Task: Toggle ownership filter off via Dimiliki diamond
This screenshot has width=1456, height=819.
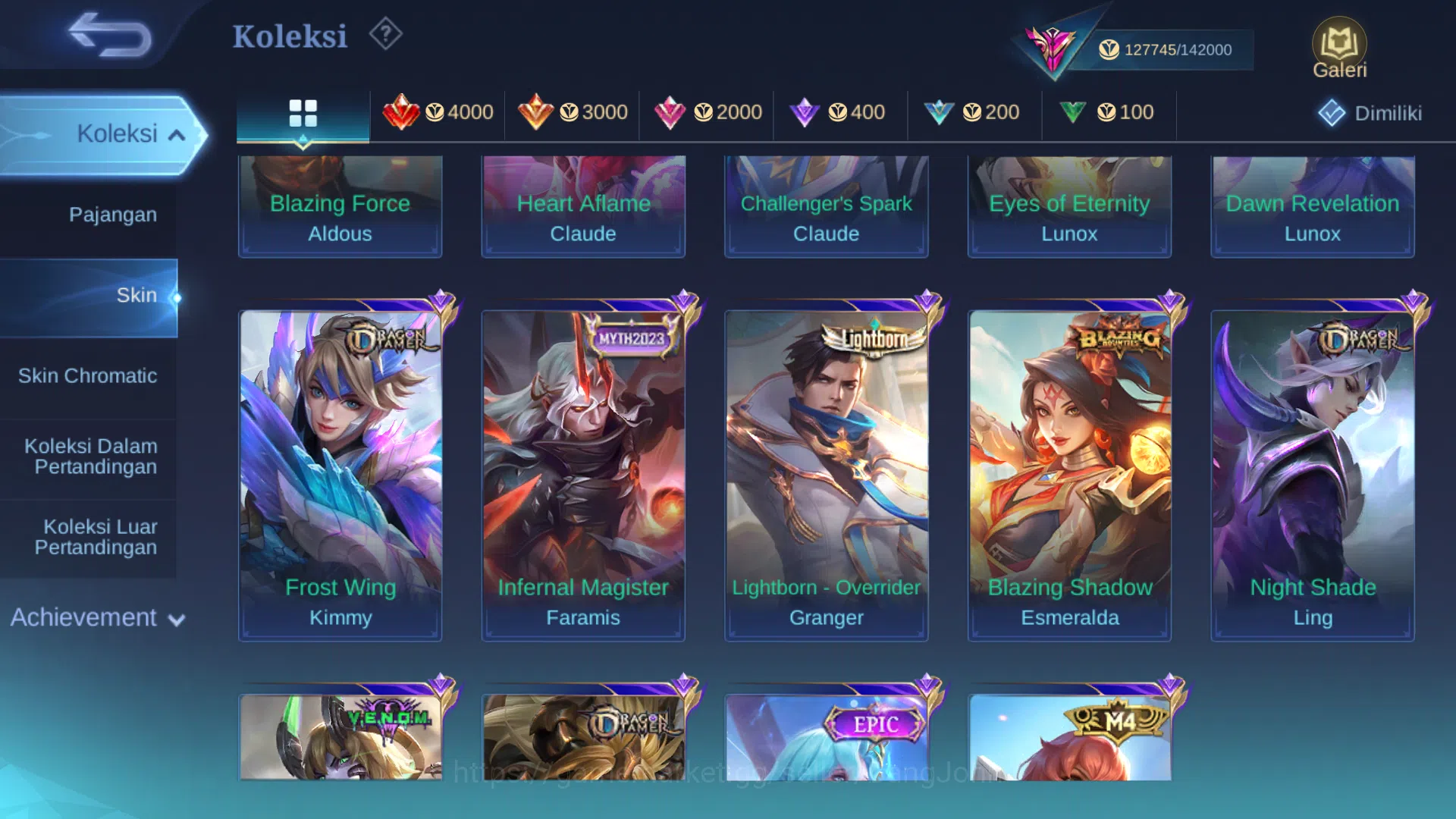Action: click(x=1331, y=112)
